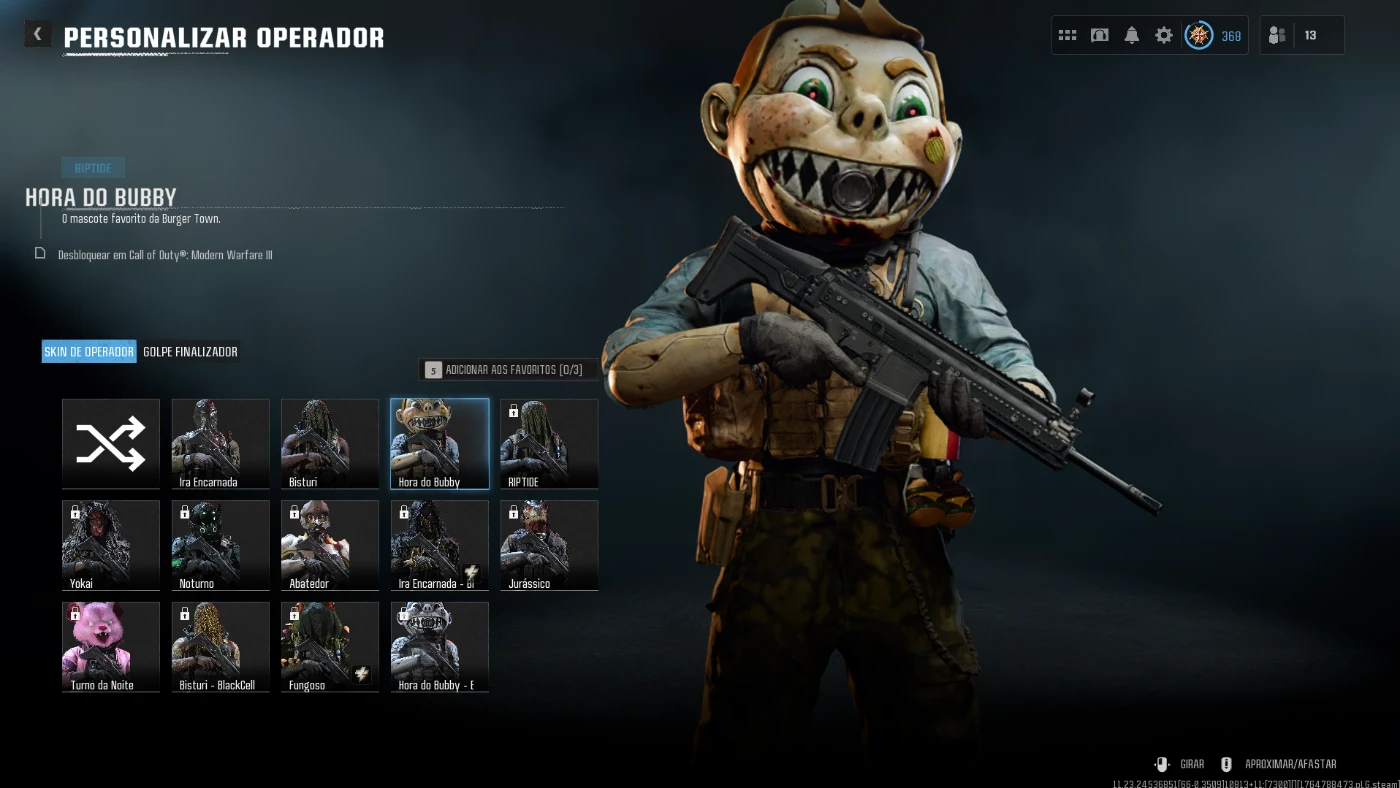Select the highlighted Hora do Bubby skin

(440, 443)
